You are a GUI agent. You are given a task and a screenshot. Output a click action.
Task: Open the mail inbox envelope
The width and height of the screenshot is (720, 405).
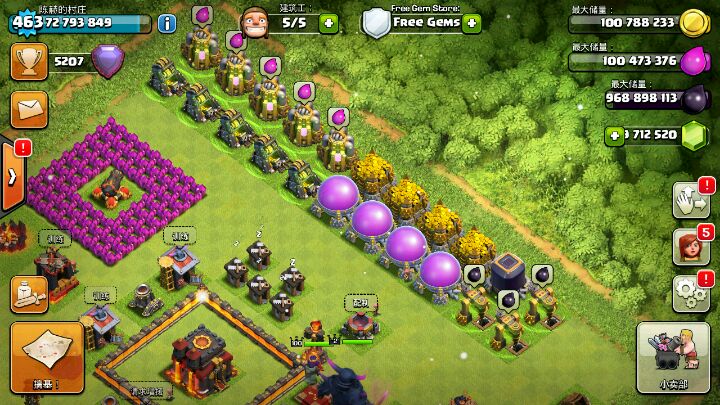29,107
